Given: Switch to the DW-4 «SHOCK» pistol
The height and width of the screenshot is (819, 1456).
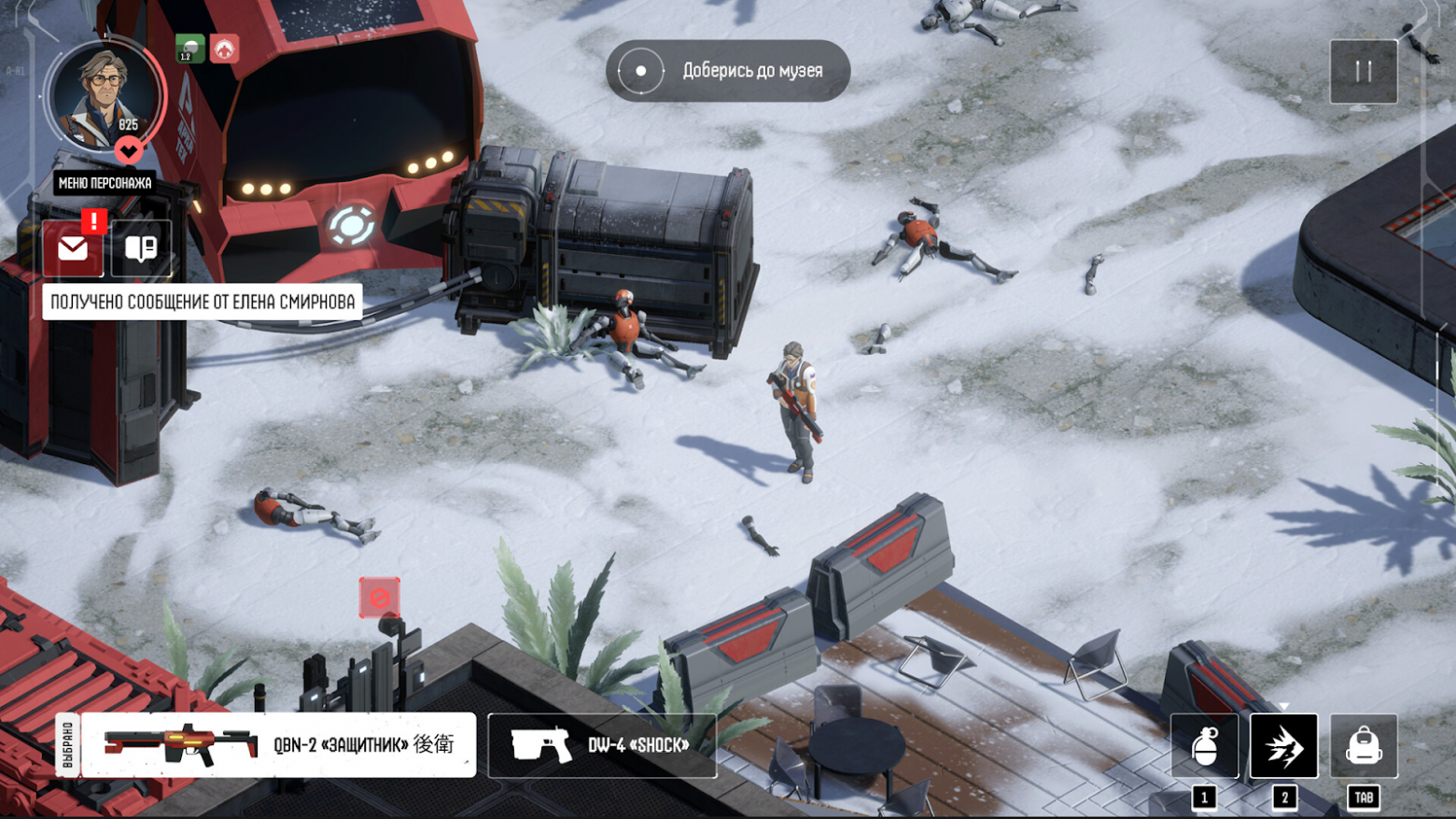Looking at the screenshot, I should [602, 745].
